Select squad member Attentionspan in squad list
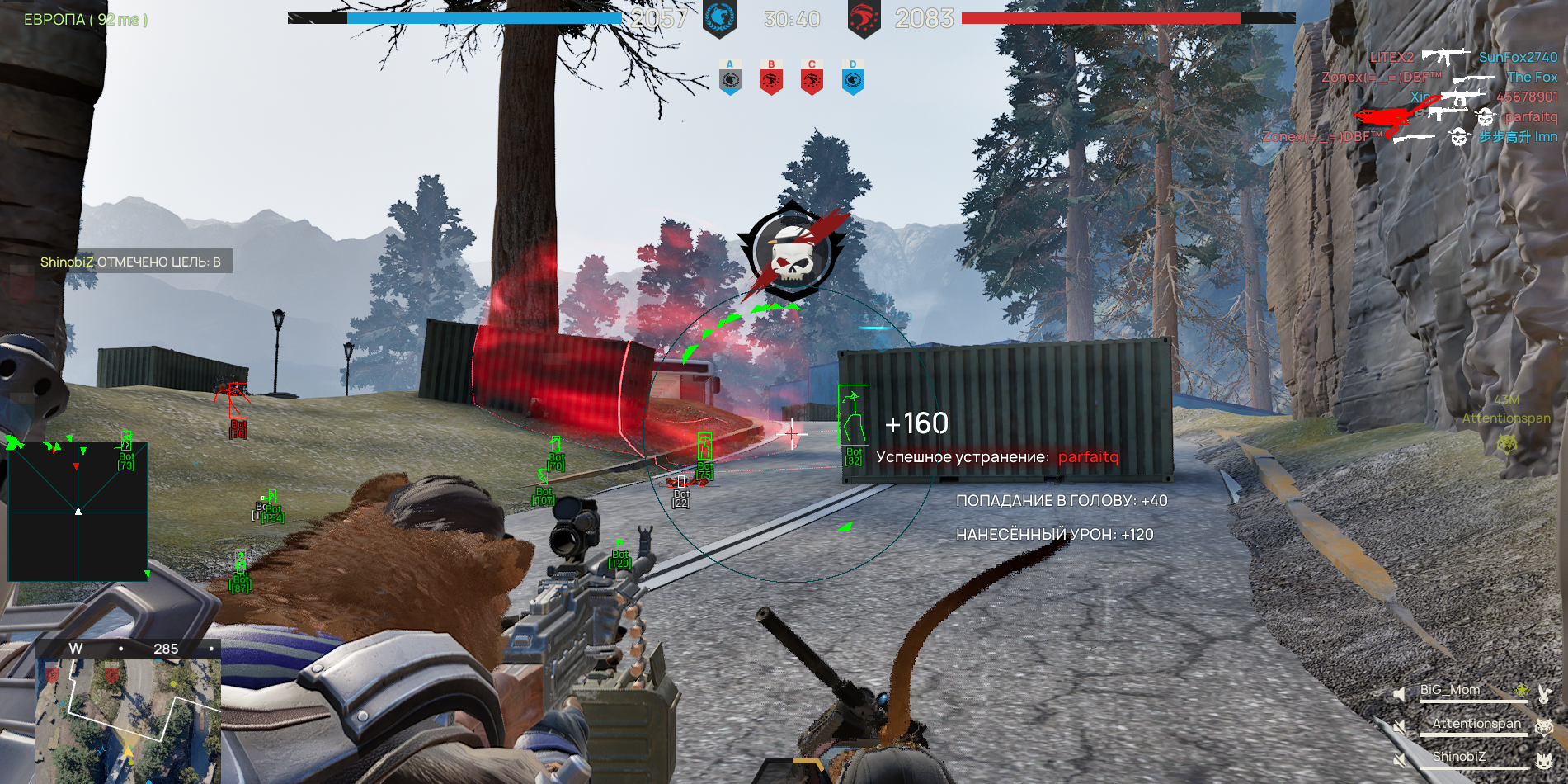This screenshot has height=784, width=1568. (1476, 724)
